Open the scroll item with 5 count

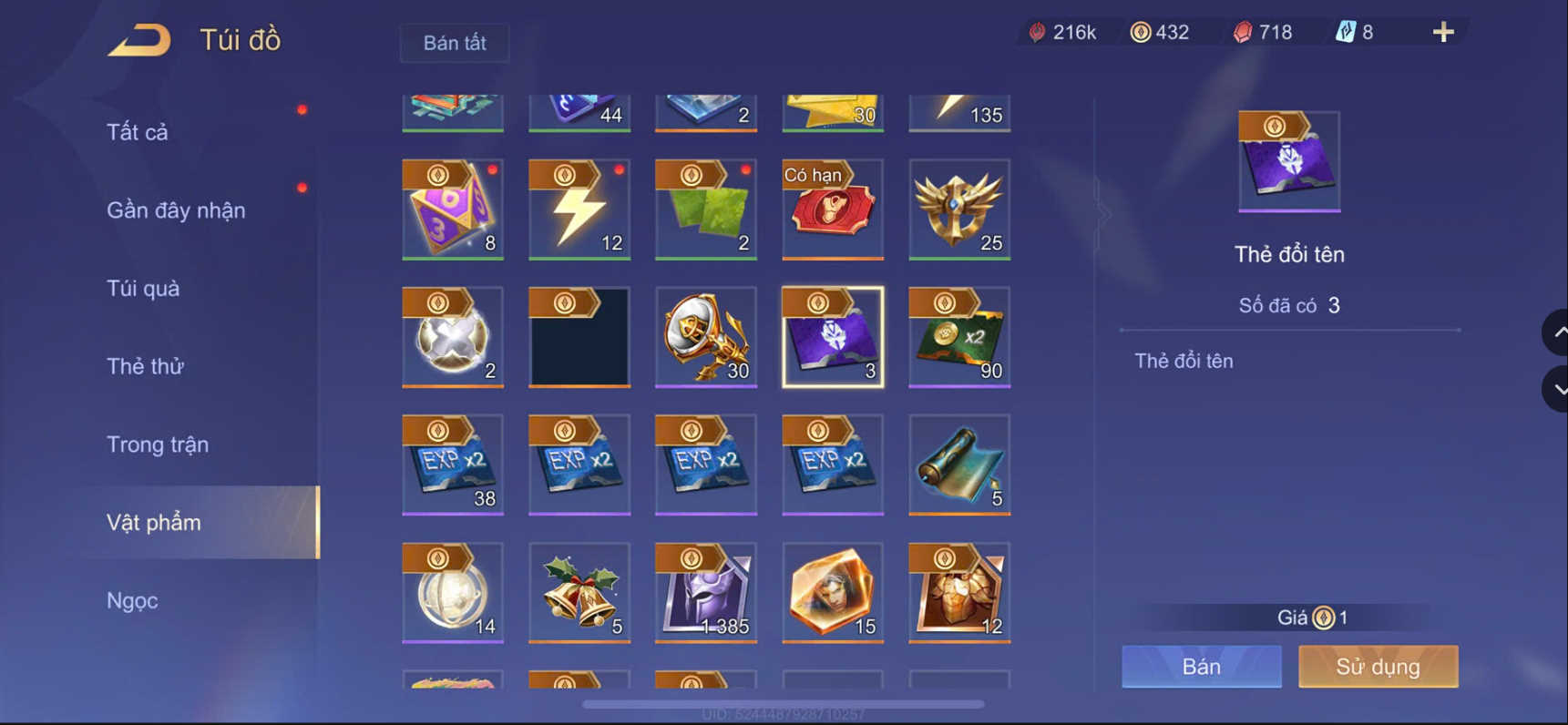958,465
